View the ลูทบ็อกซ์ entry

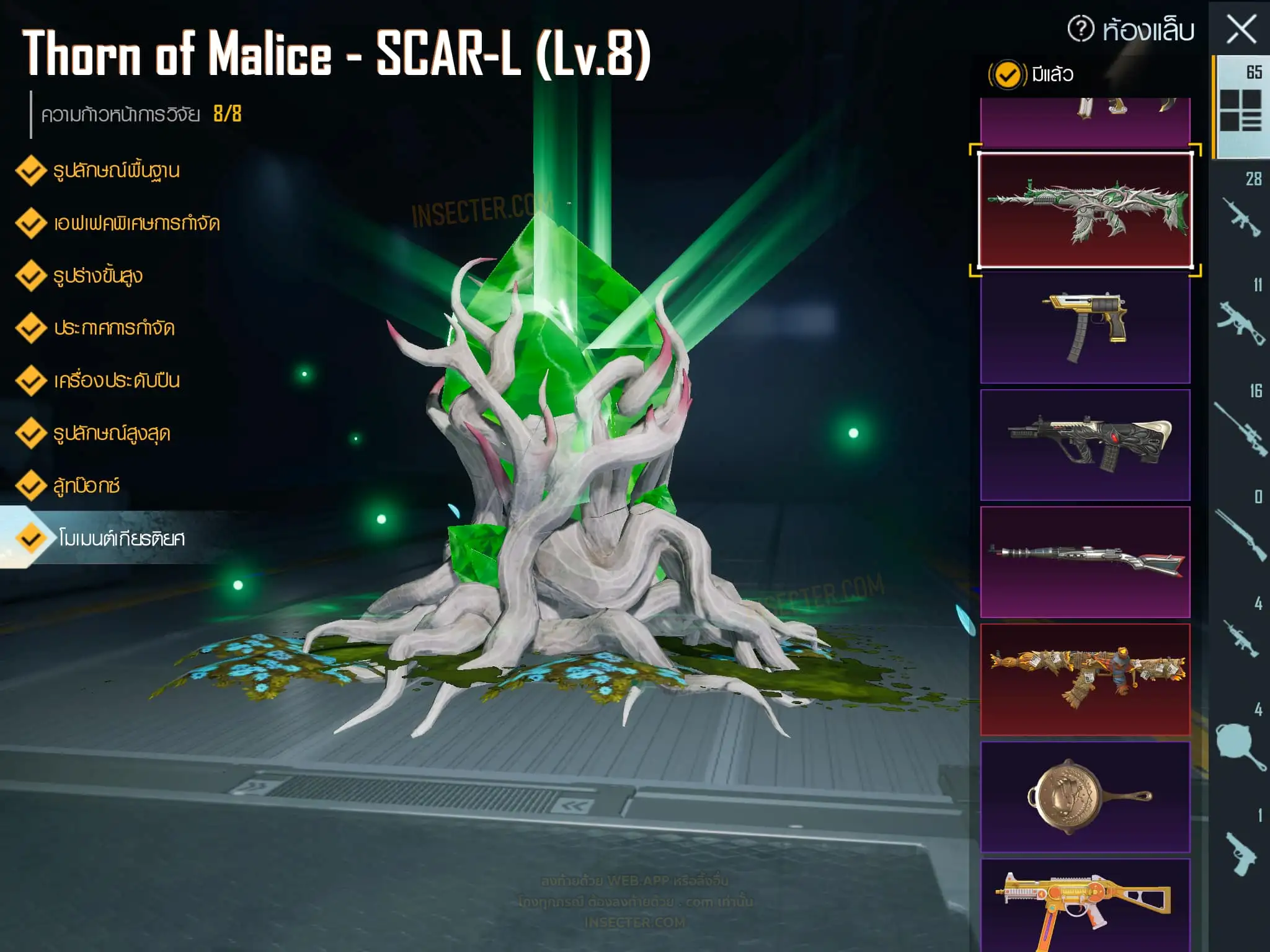pos(86,485)
